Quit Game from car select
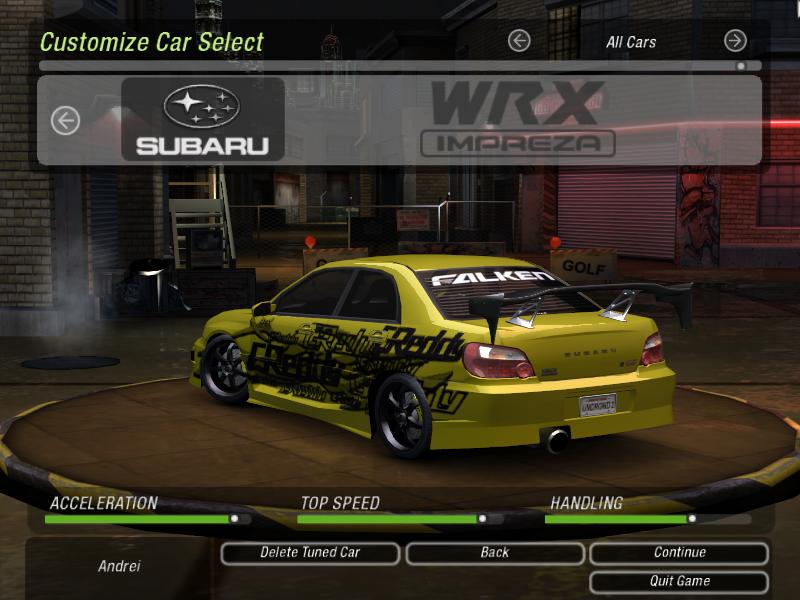The image size is (800, 600). pyautogui.click(x=679, y=581)
